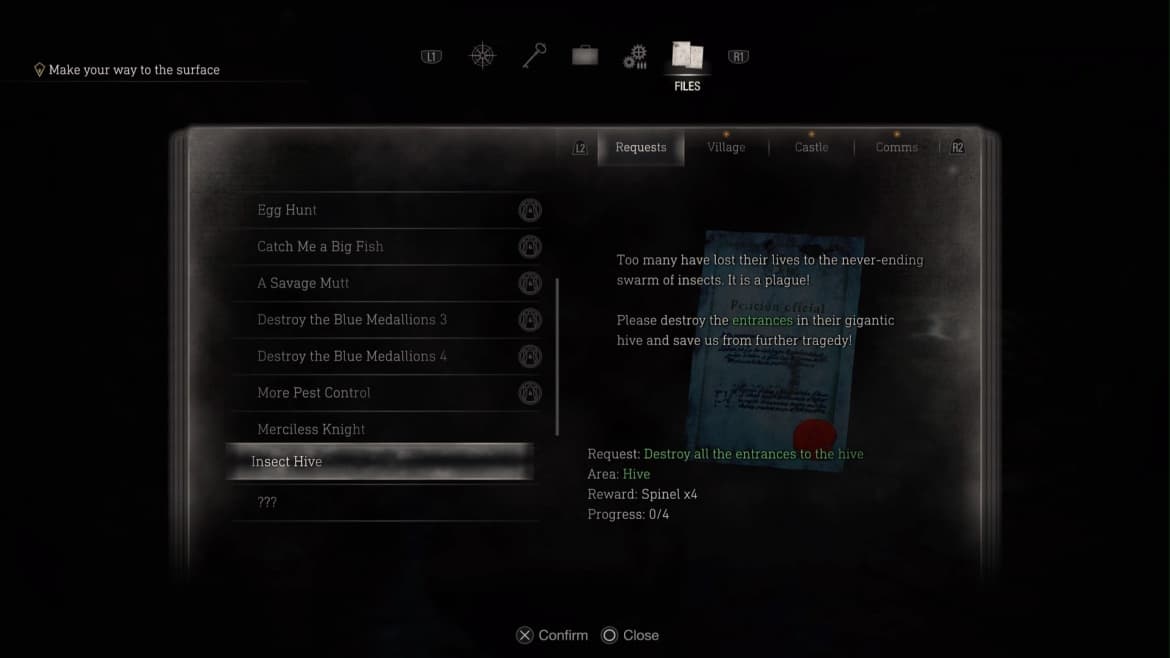This screenshot has height=658, width=1170.
Task: Open the More Pest Control request
Action: point(314,392)
